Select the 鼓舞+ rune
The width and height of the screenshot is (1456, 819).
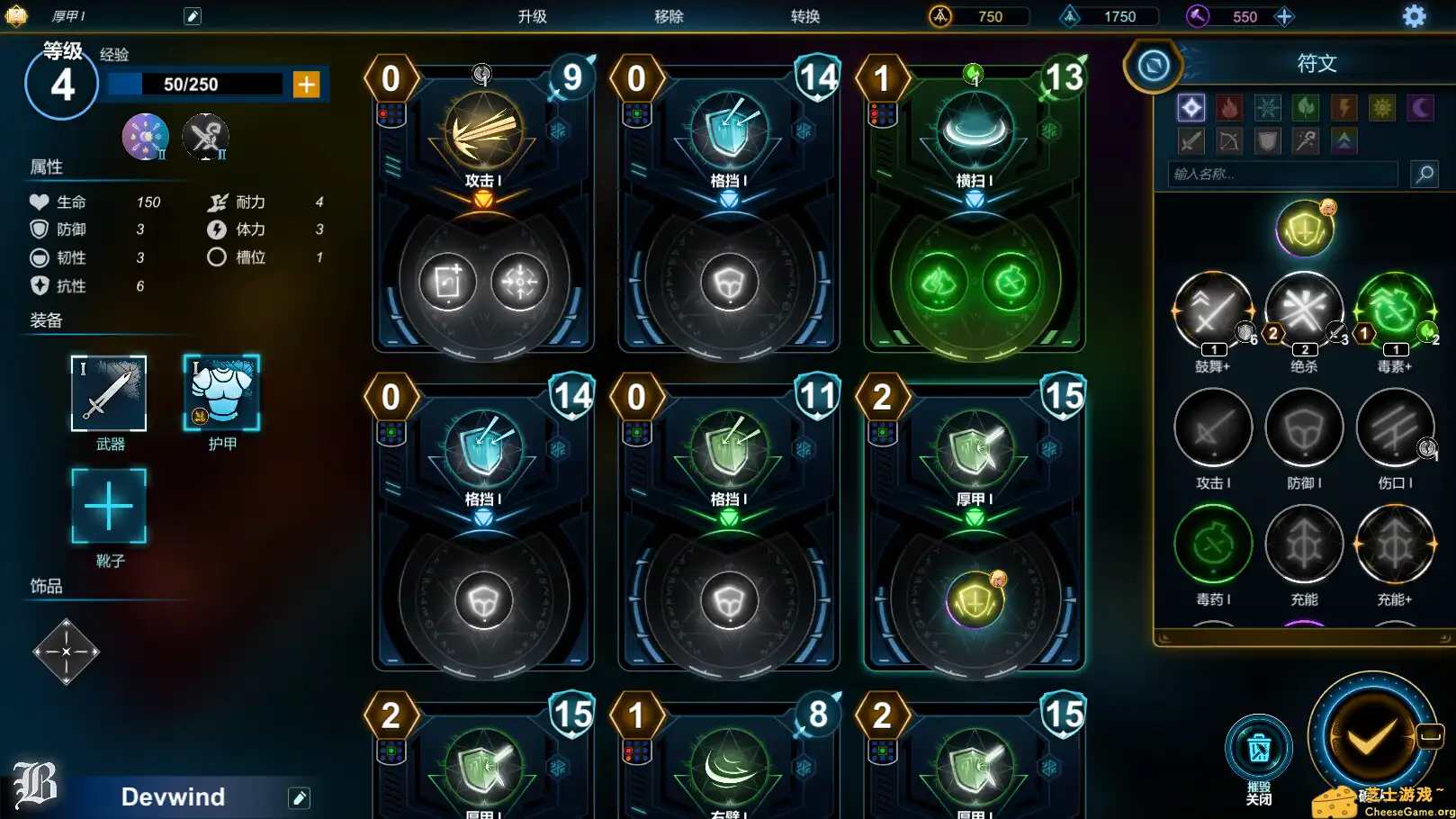pyautogui.click(x=1213, y=310)
